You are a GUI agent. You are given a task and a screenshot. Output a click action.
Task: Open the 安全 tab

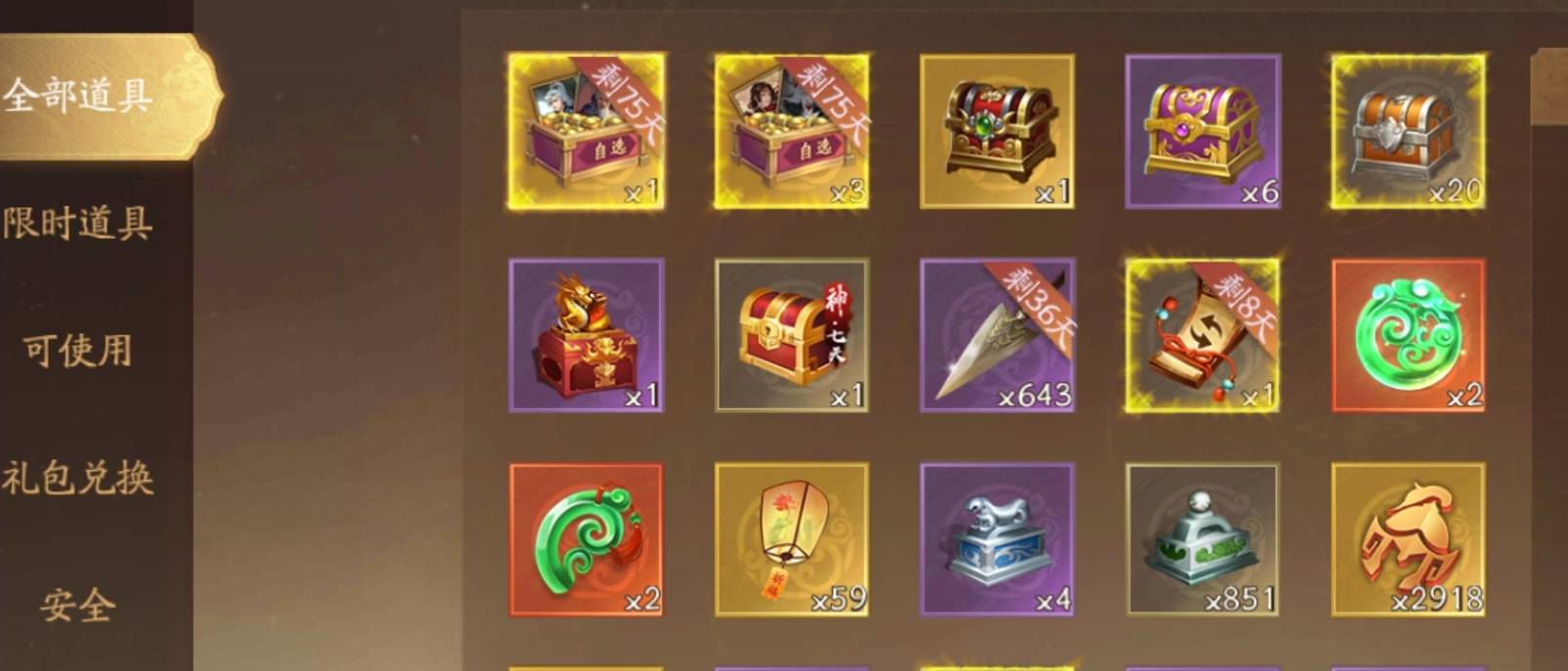(x=78, y=606)
